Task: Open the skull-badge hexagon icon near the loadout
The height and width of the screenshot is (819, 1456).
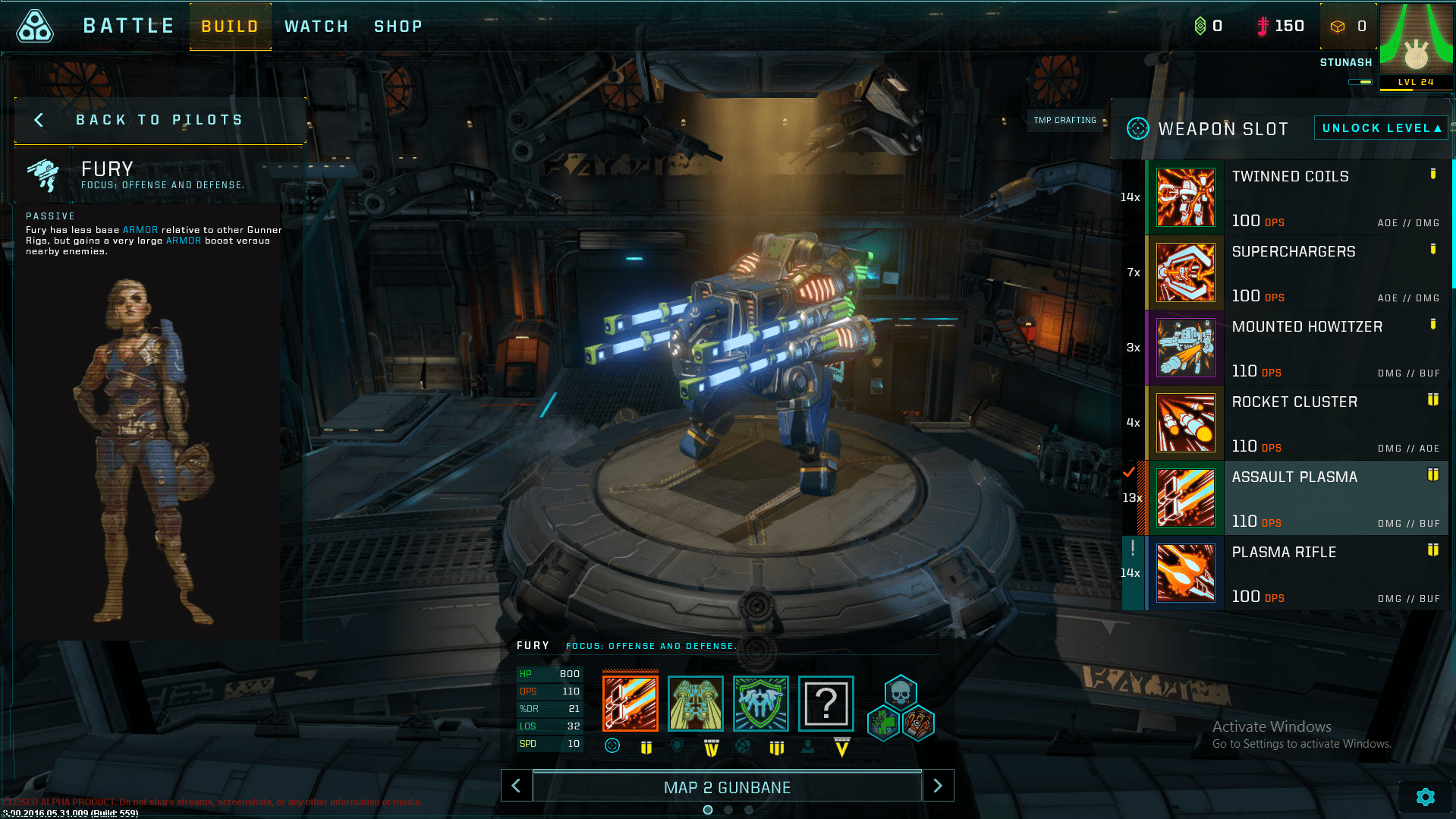Action: tap(900, 693)
